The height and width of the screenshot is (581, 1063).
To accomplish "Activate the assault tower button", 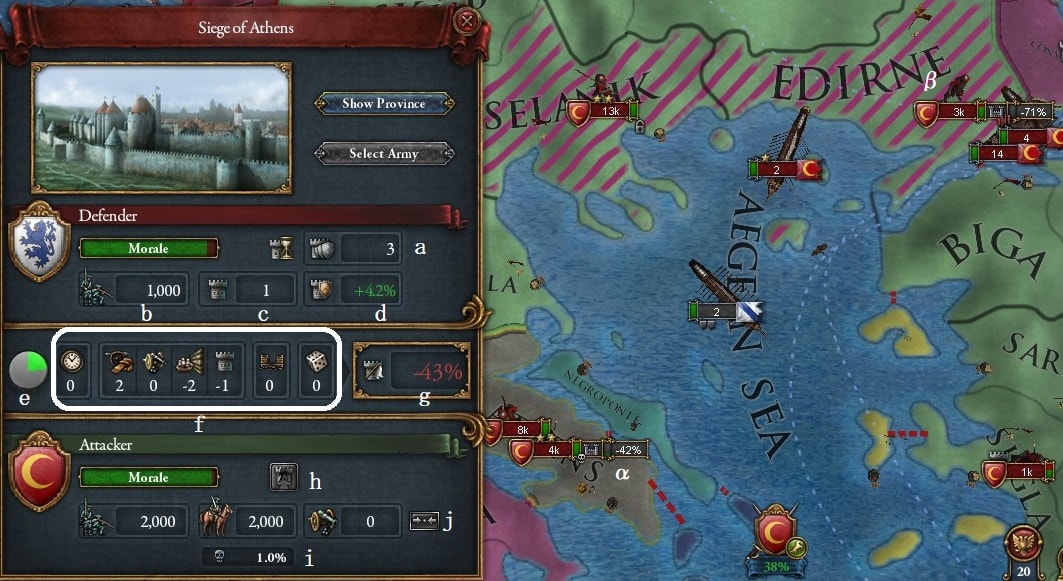I will pos(284,477).
